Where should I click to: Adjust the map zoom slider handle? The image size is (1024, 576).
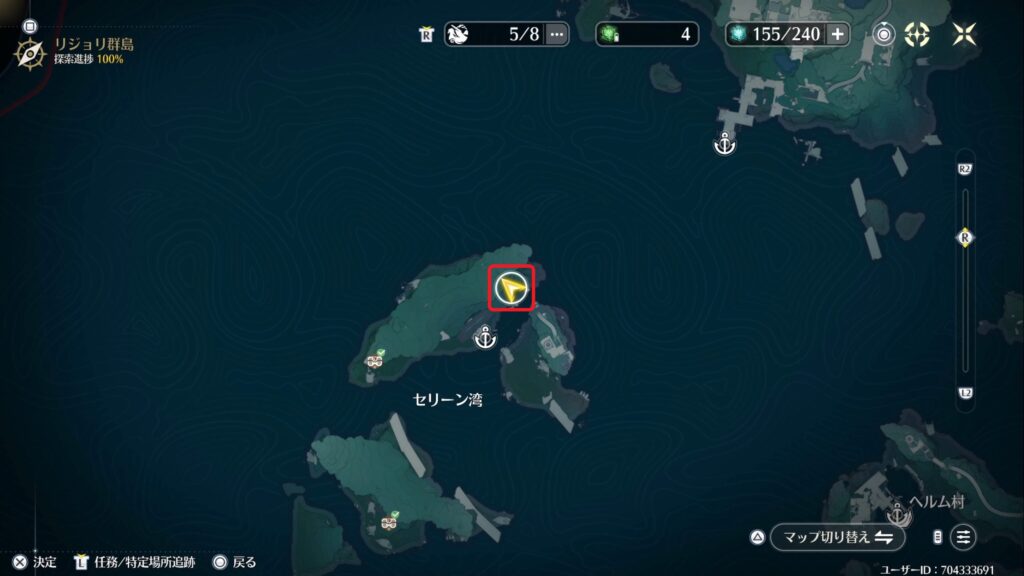tap(965, 238)
